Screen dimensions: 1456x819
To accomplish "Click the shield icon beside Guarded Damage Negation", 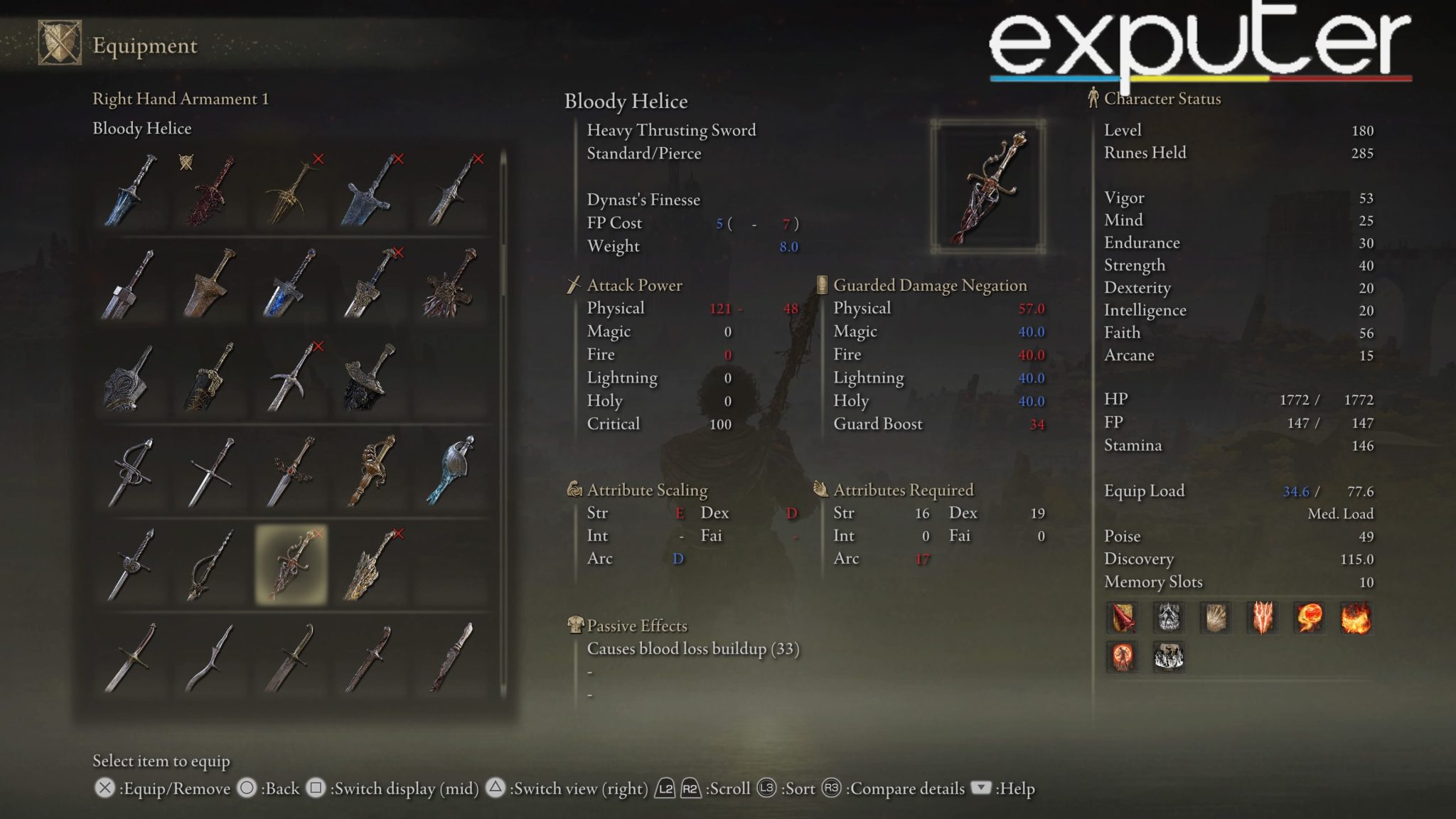I will (821, 285).
